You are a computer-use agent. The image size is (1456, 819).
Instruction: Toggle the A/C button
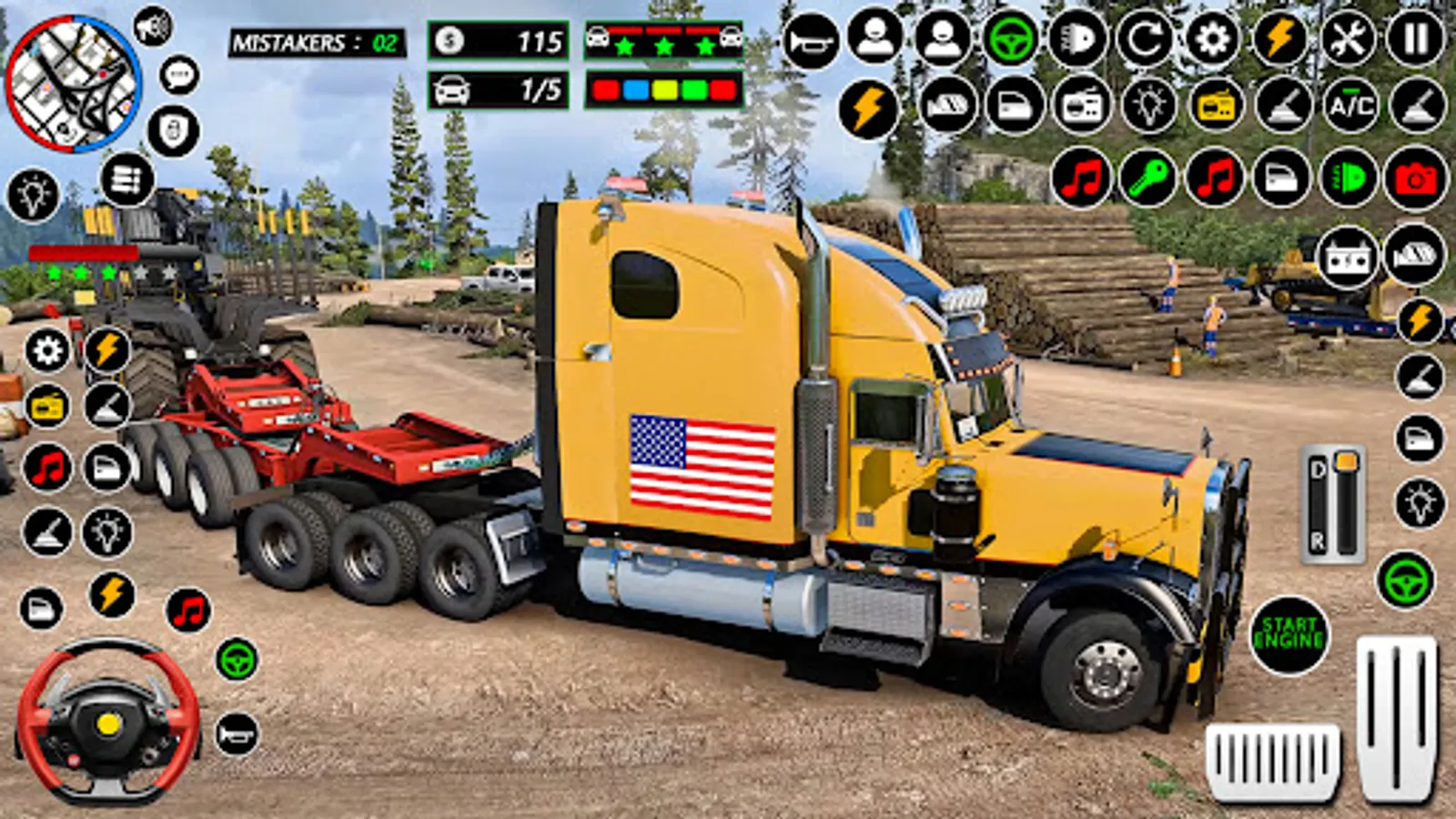[1351, 106]
